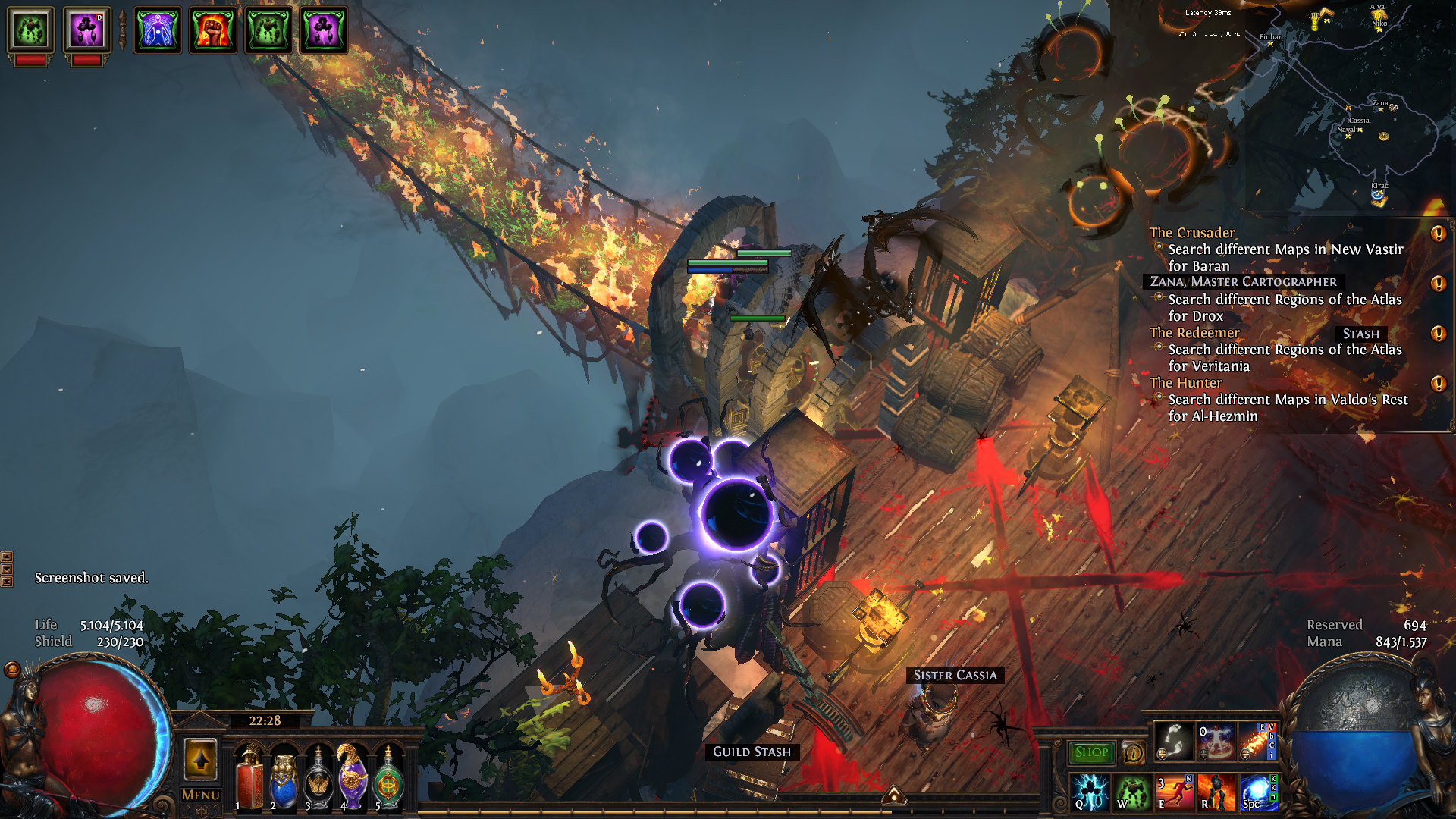The height and width of the screenshot is (819, 1456).
Task: Click the golden up-arrow button above Menu
Action: click(x=200, y=759)
